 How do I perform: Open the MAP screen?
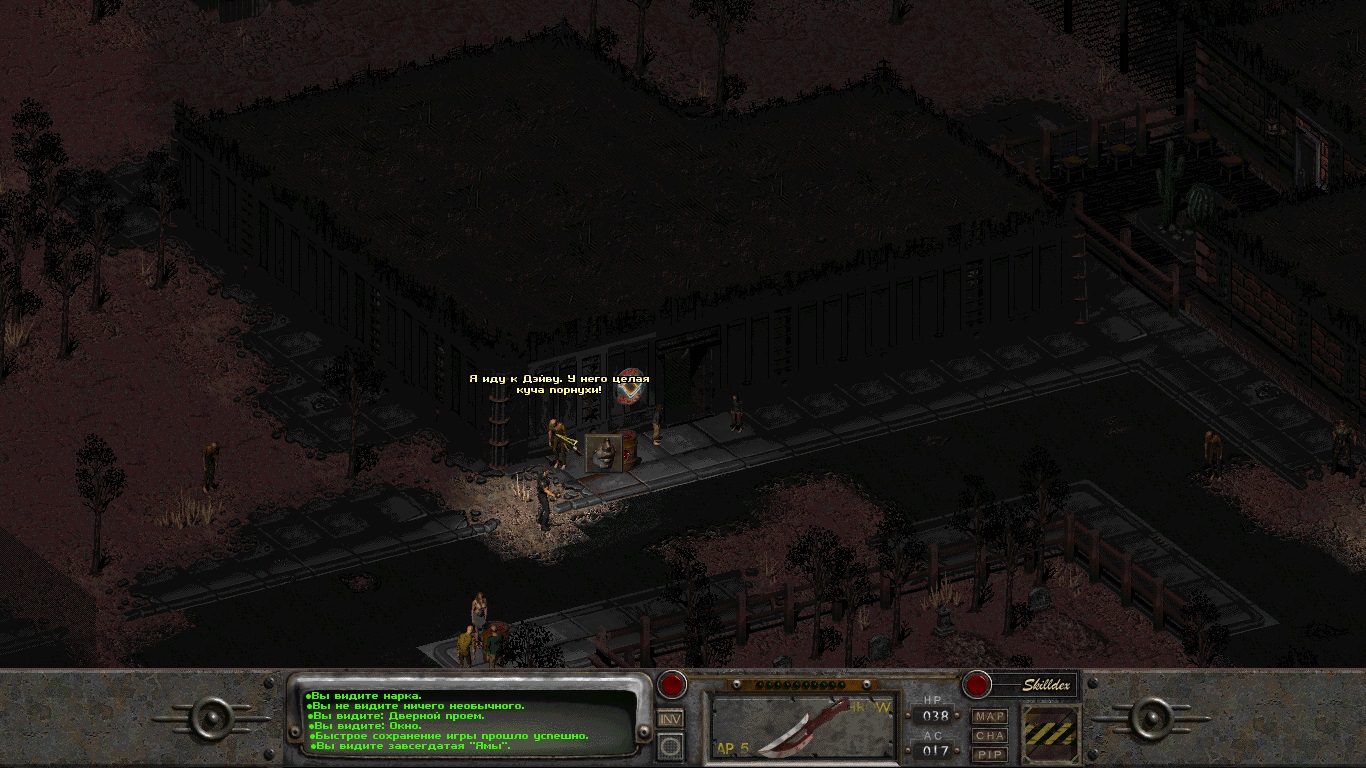point(990,717)
